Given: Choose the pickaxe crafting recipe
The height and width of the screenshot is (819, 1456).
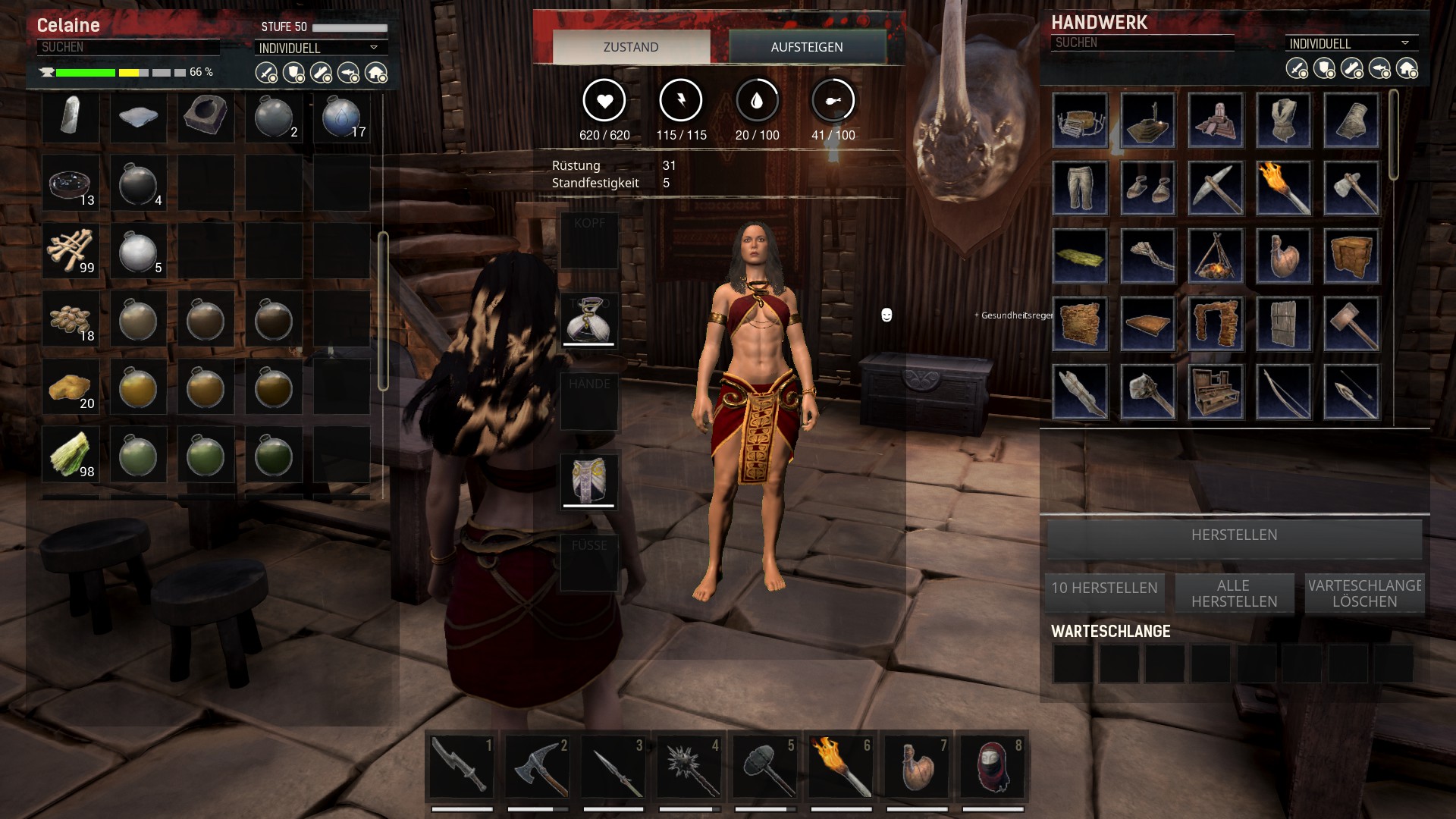Looking at the screenshot, I should pos(1216,188).
